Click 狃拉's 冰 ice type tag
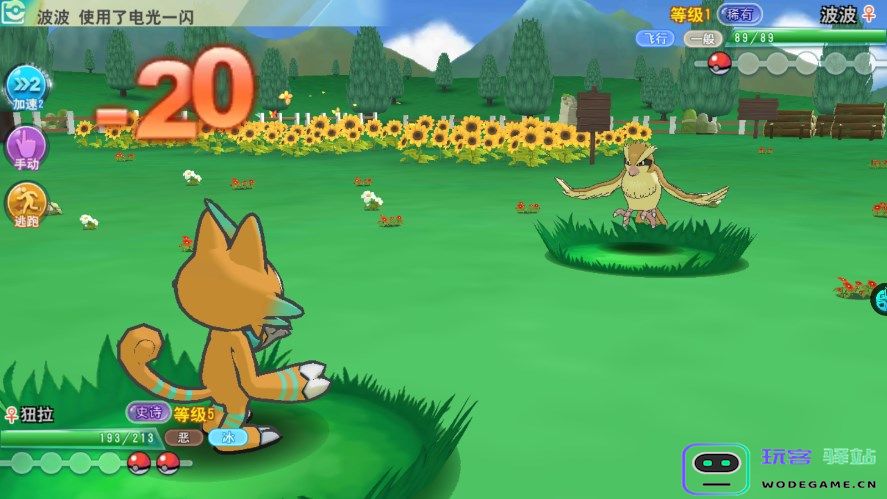 (x=227, y=437)
